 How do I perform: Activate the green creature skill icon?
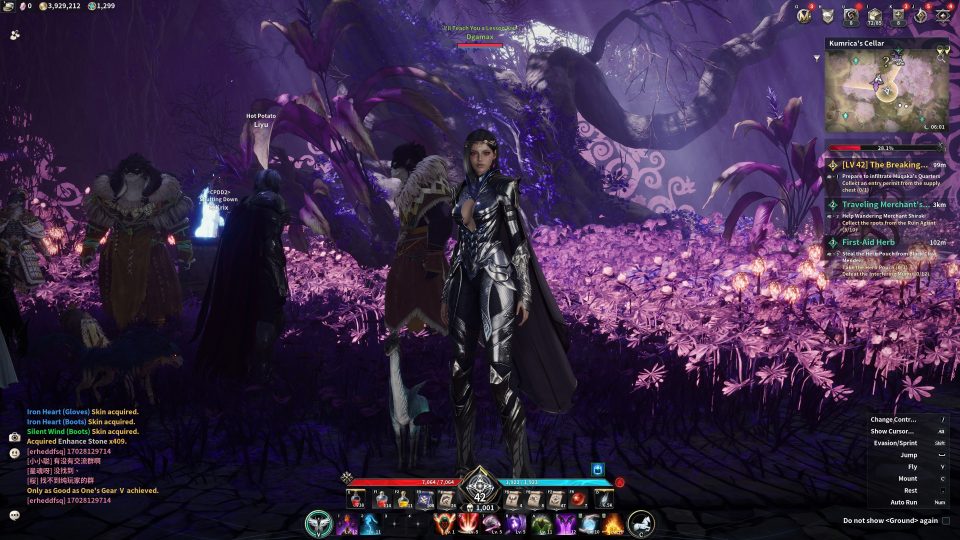point(541,523)
